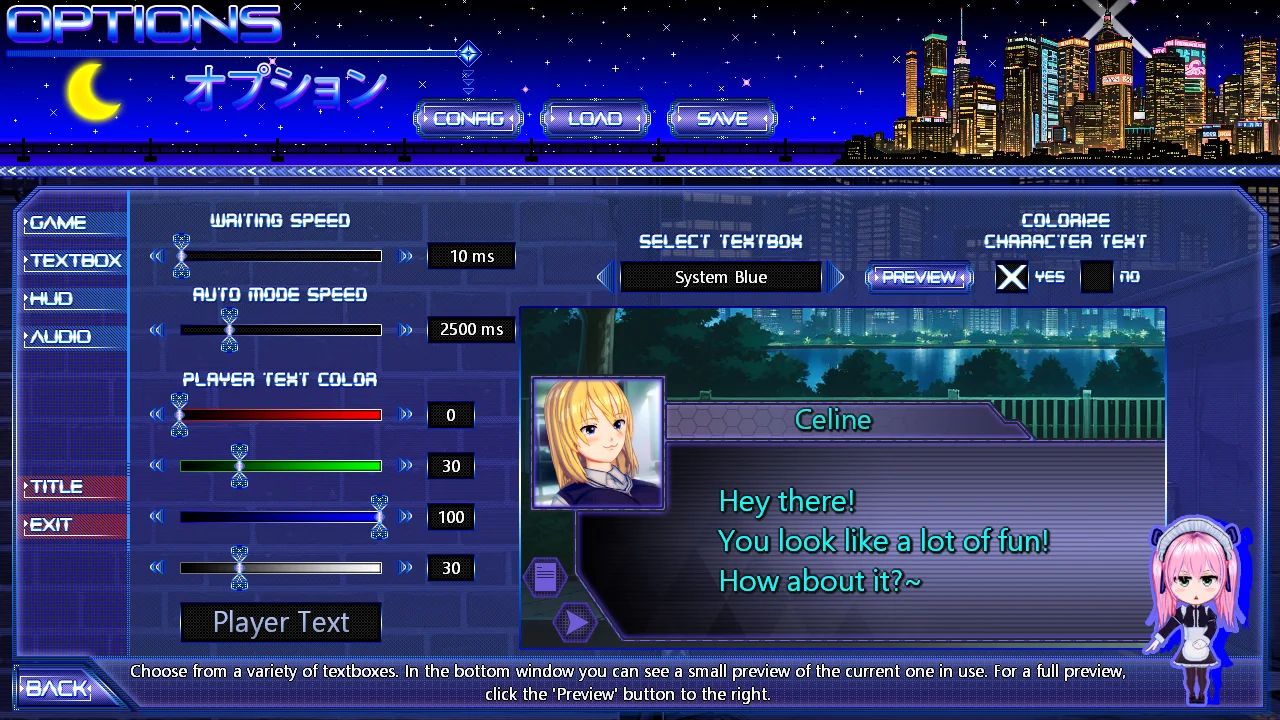Open the Save menu
The image size is (1280, 720).
point(722,118)
